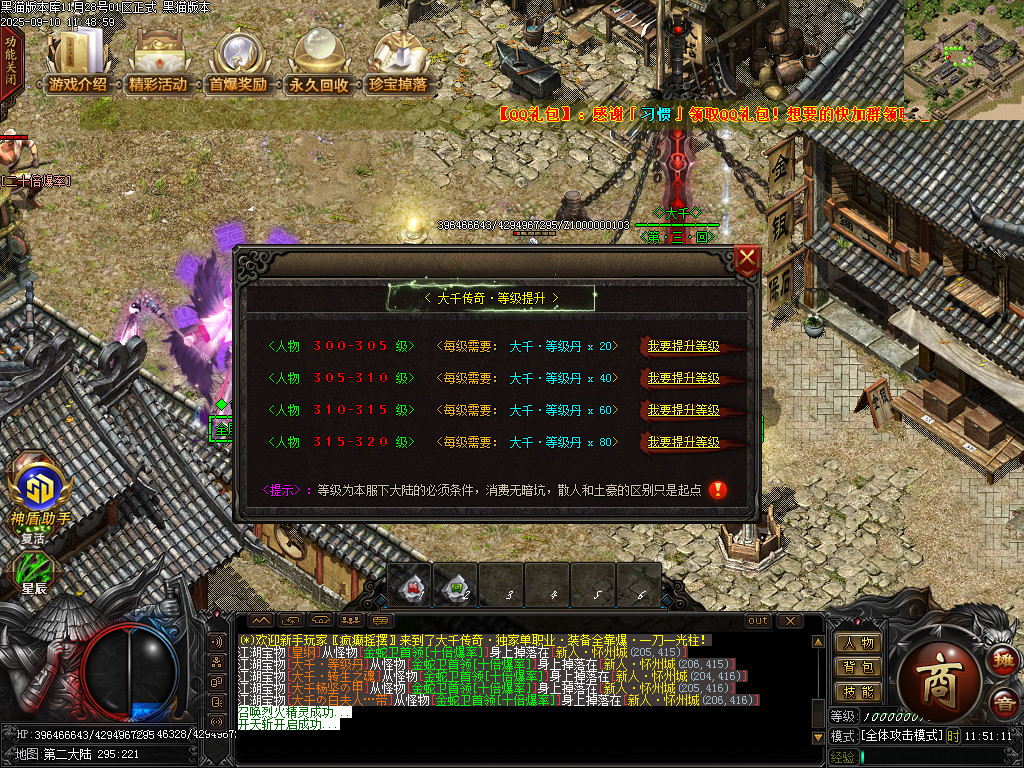Toggle the 功能关闭 side tab
Image resolution: width=1024 pixels, height=768 pixels.
click(x=10, y=62)
